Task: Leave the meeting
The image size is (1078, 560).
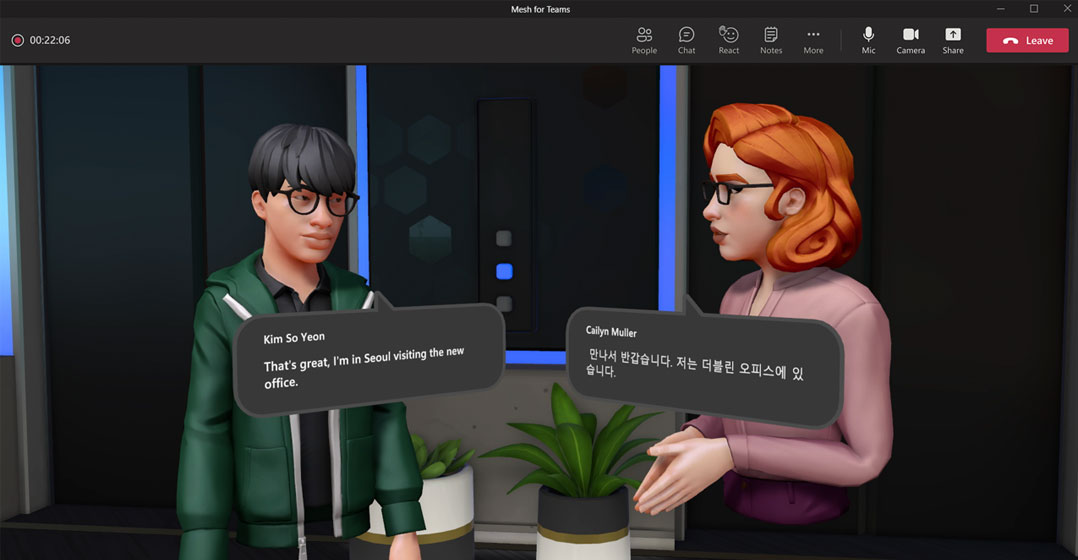Action: point(1027,40)
